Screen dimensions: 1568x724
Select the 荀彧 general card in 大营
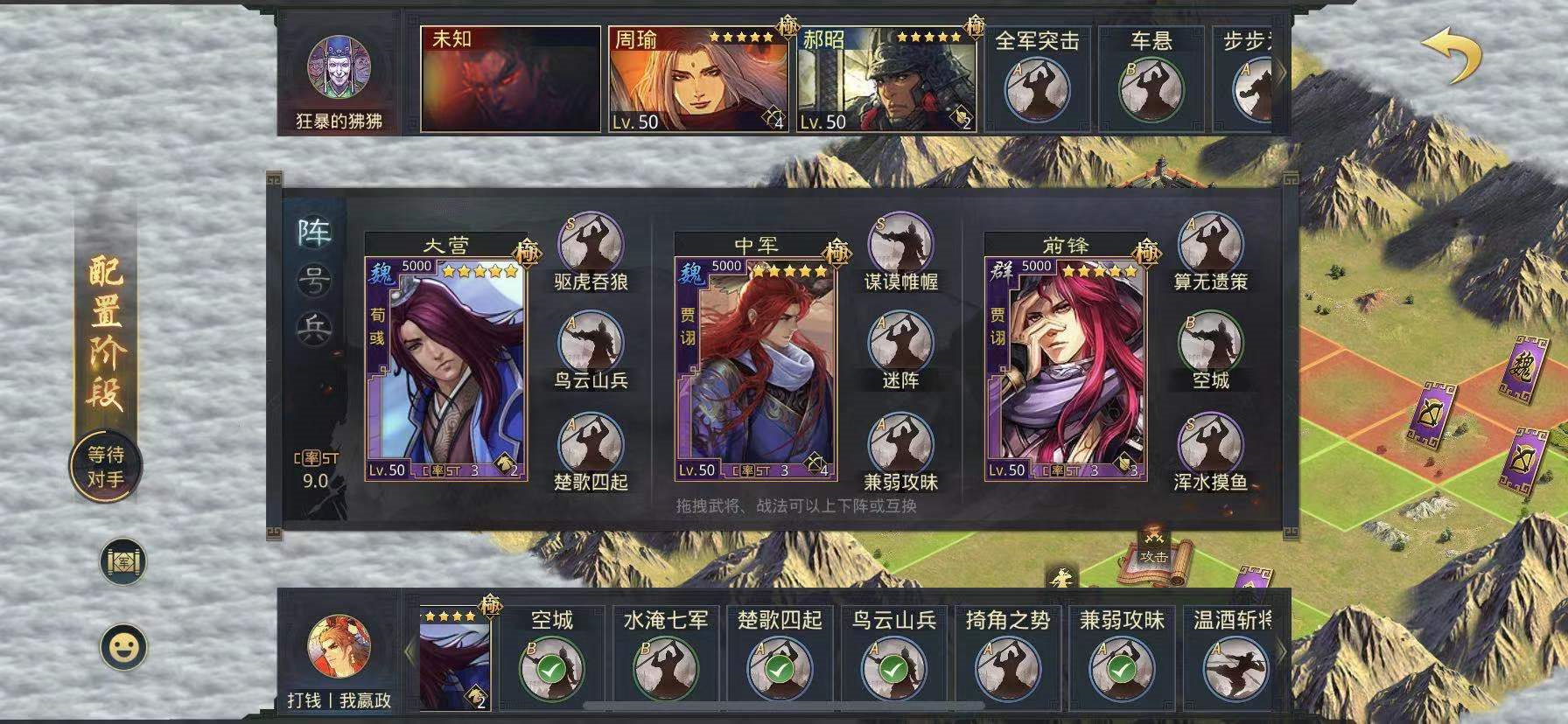(445, 367)
